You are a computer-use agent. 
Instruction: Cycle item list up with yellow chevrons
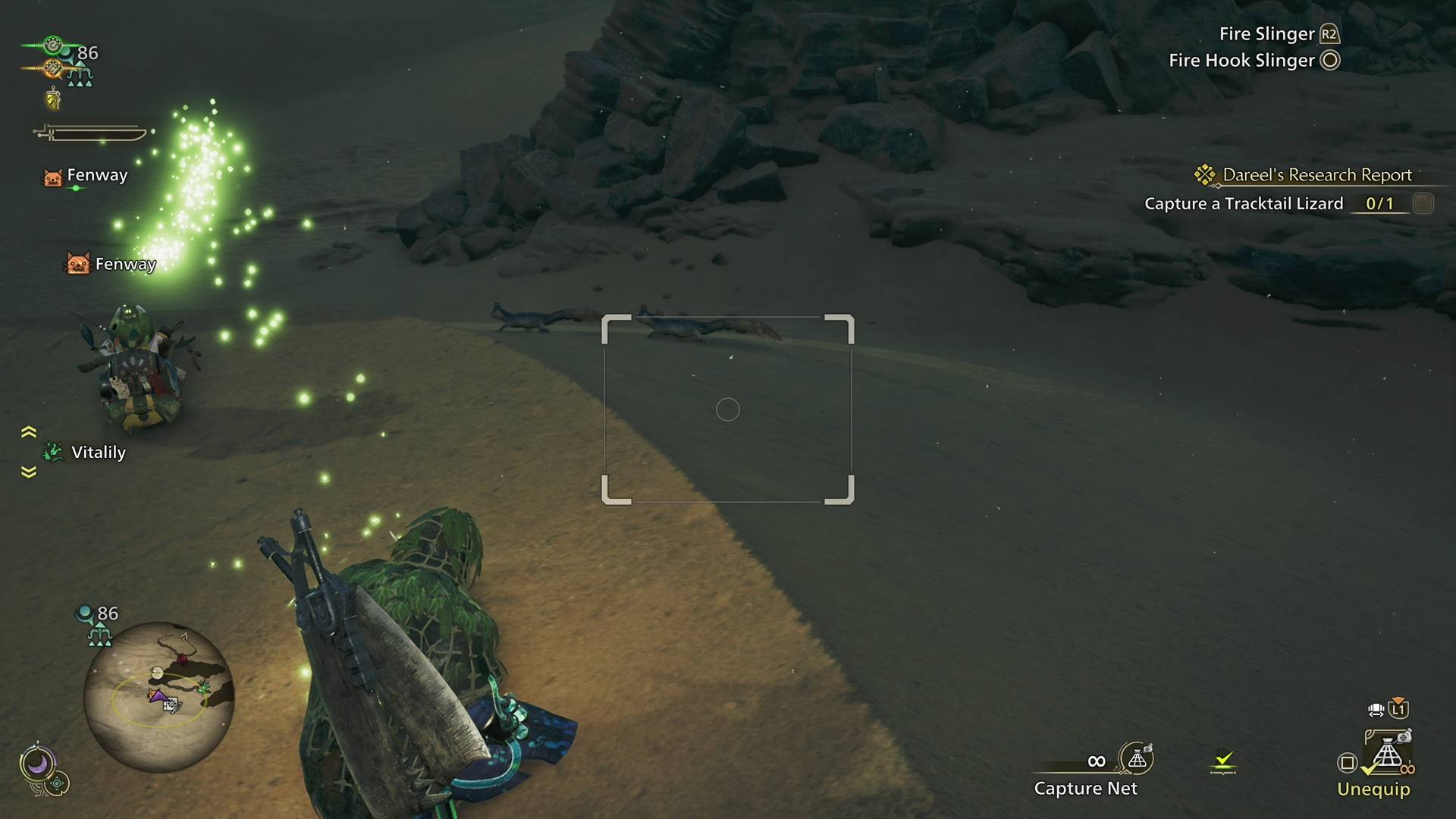(29, 432)
